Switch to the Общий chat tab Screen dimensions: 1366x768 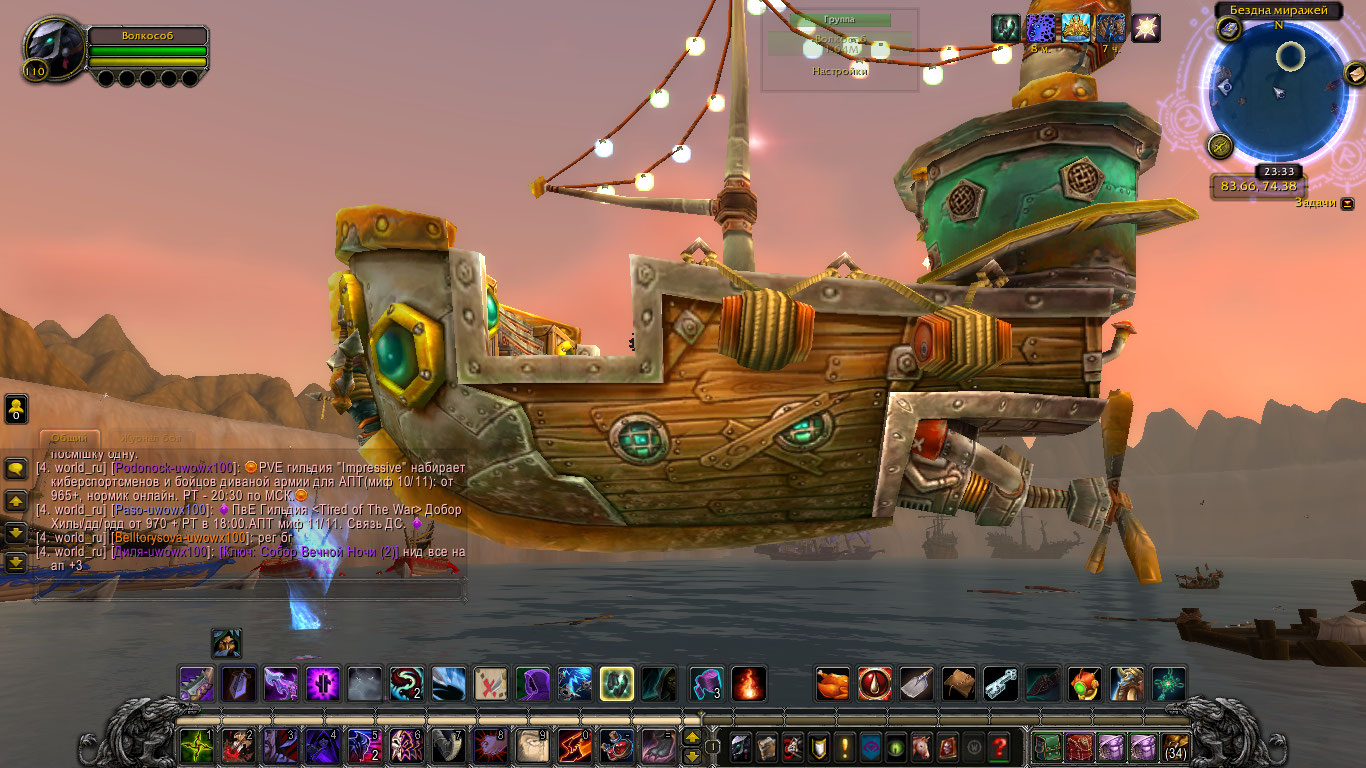[69, 437]
